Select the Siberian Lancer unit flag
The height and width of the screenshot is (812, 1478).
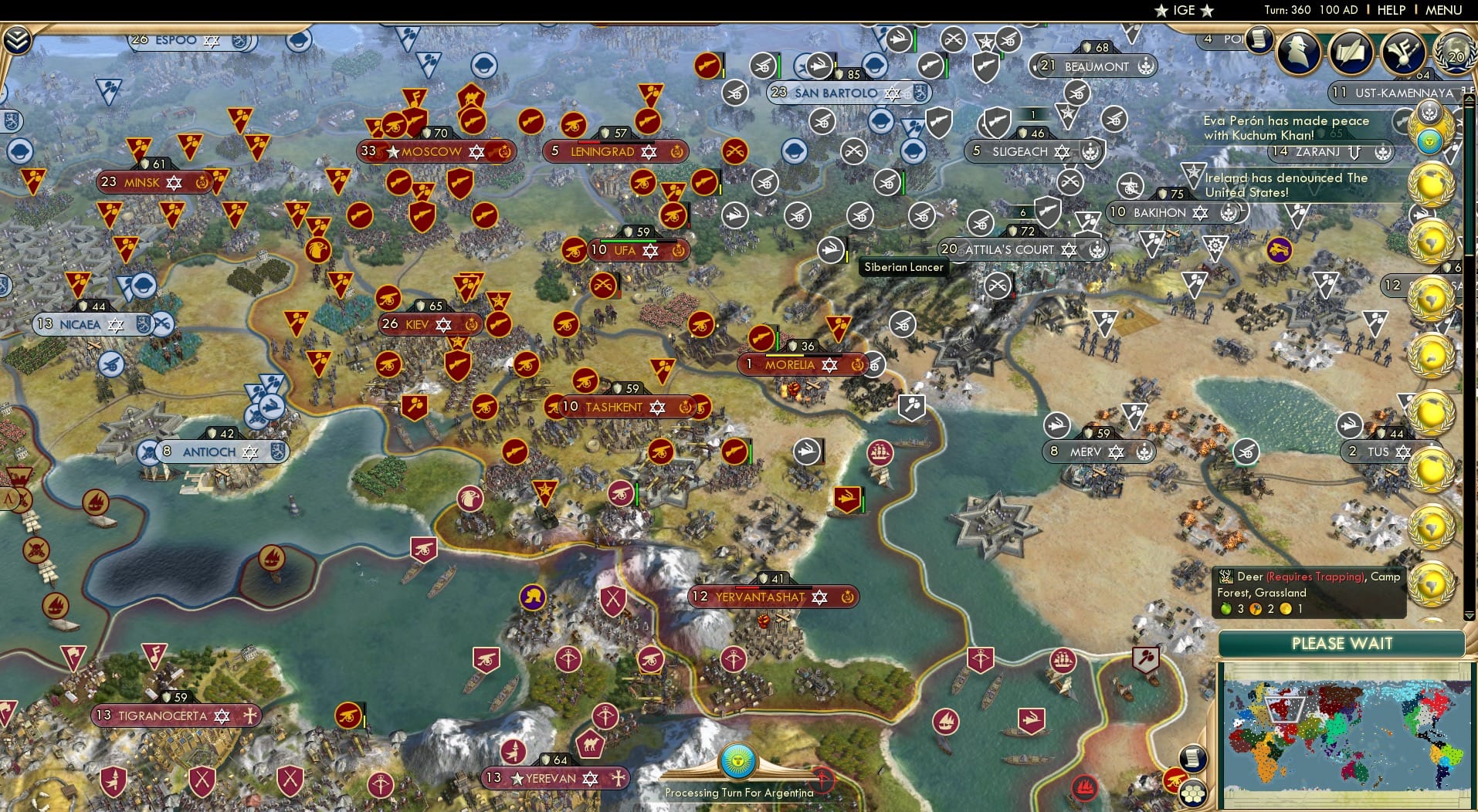pos(833,249)
